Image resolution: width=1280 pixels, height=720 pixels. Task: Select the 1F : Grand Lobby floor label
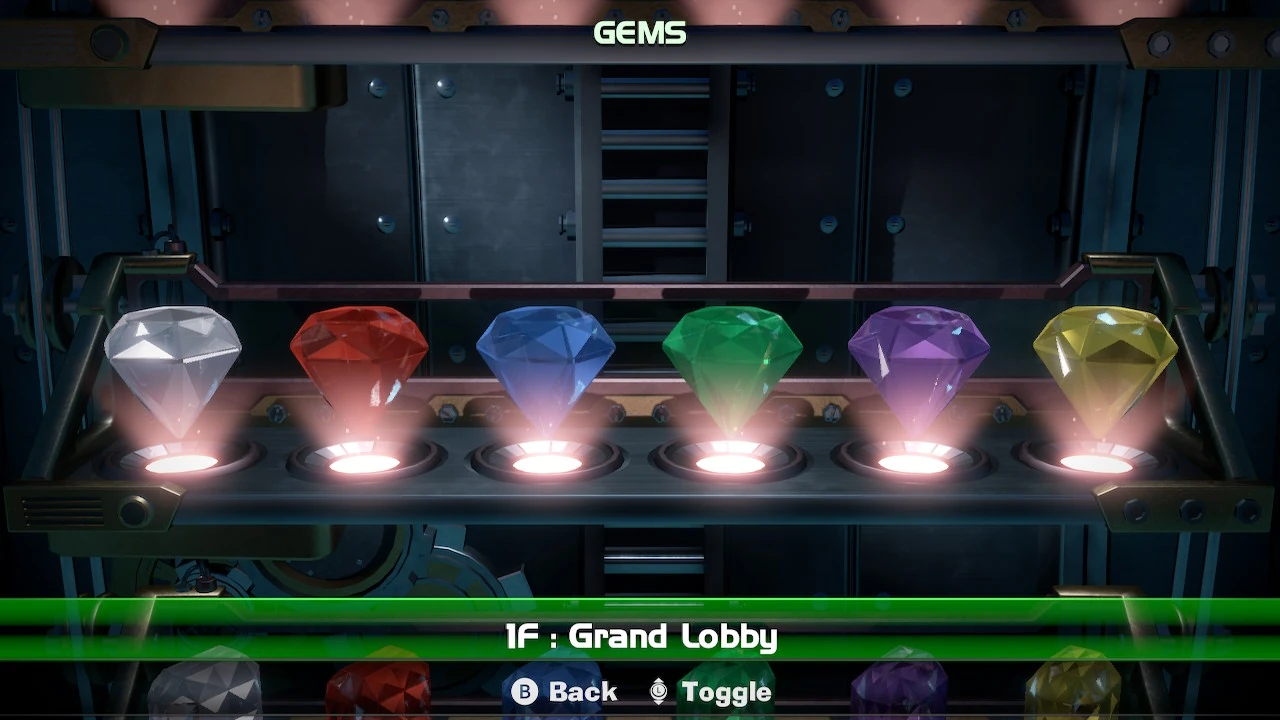pyautogui.click(x=639, y=637)
